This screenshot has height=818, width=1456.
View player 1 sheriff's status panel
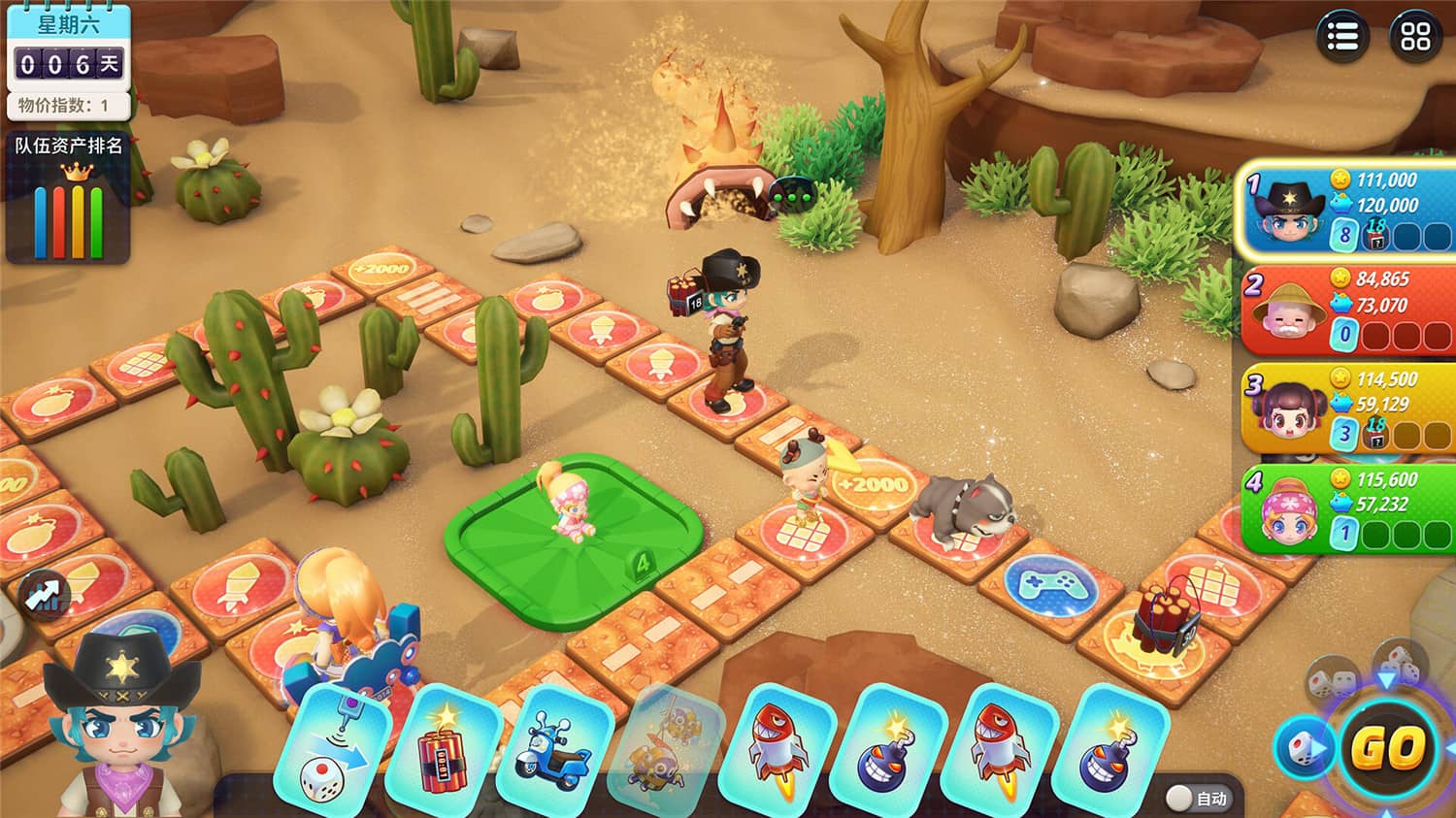pos(1347,208)
